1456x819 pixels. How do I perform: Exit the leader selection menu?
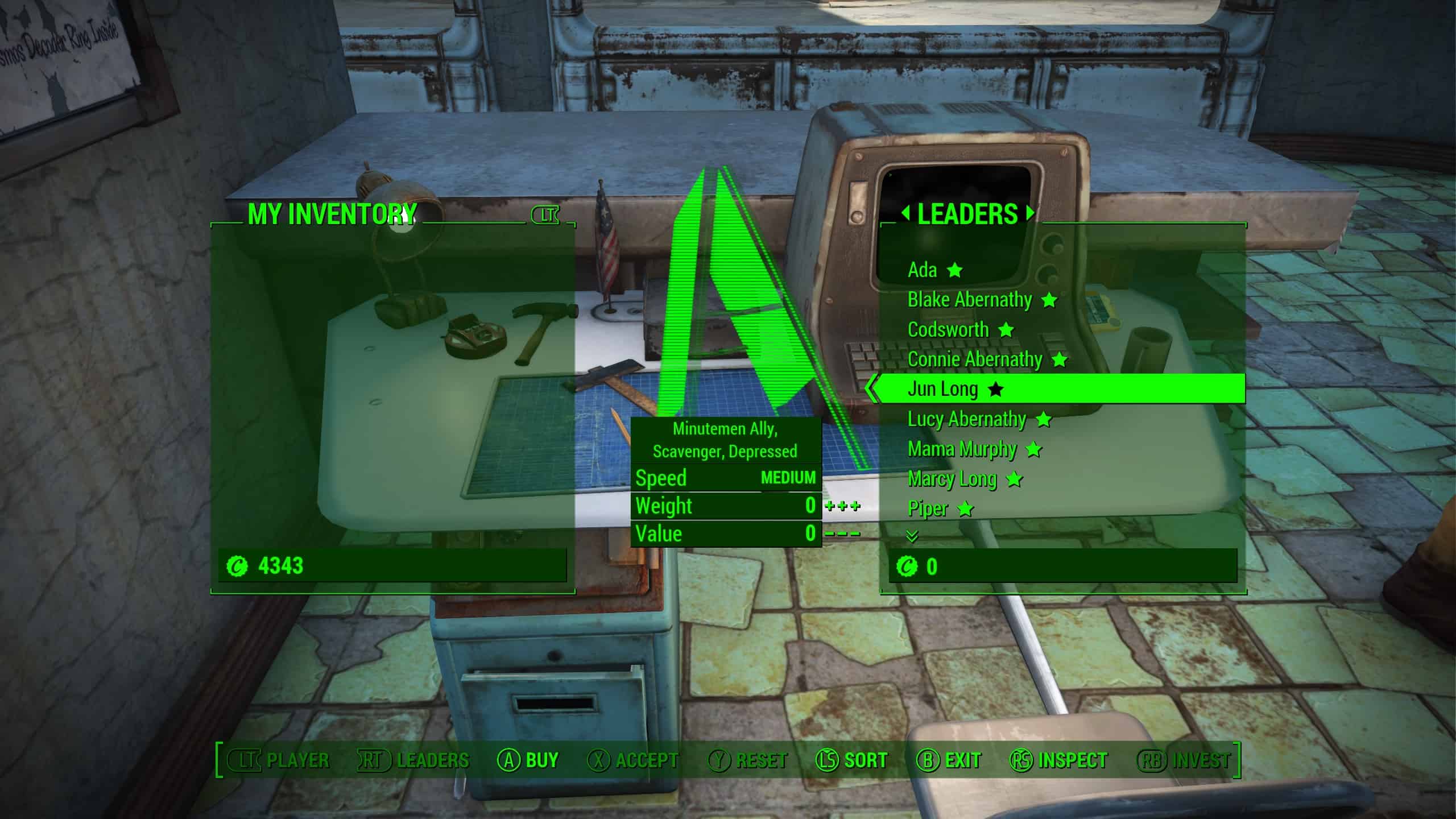[950, 760]
